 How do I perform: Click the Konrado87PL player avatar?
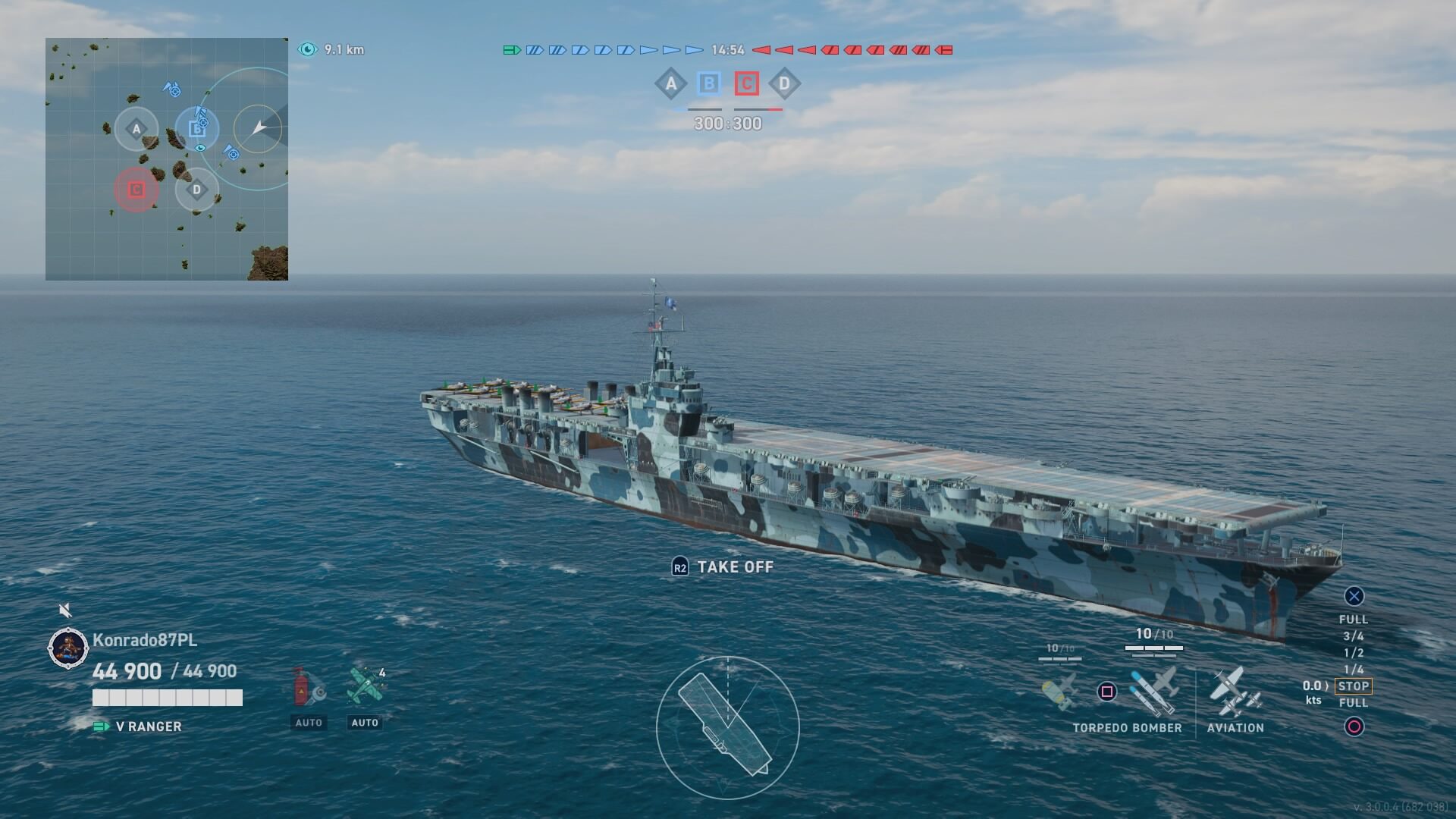click(68, 648)
